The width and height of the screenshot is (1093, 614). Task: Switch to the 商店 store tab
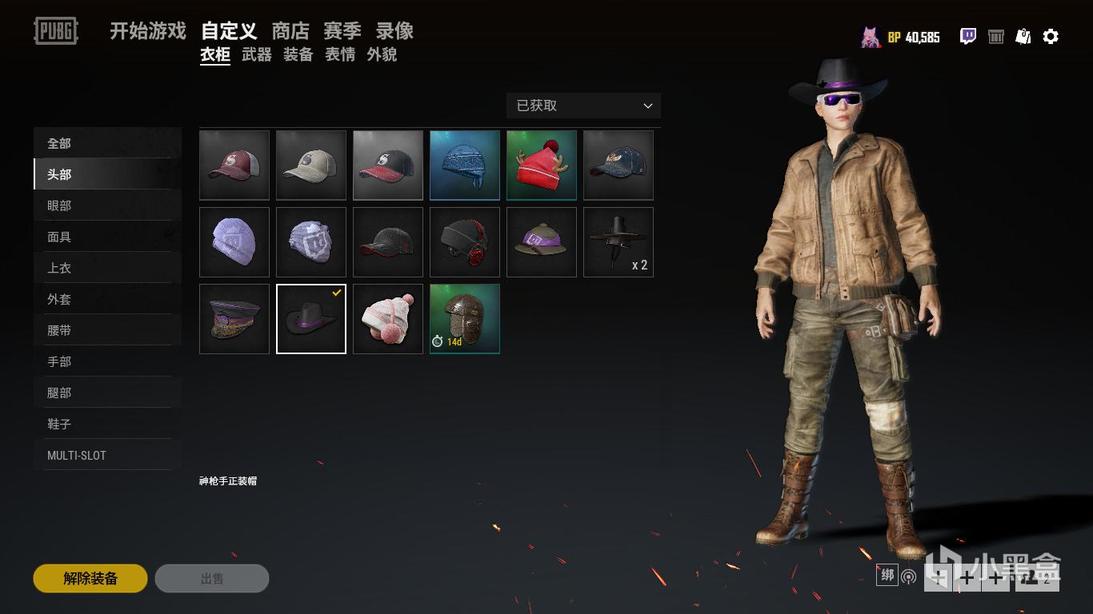(290, 31)
